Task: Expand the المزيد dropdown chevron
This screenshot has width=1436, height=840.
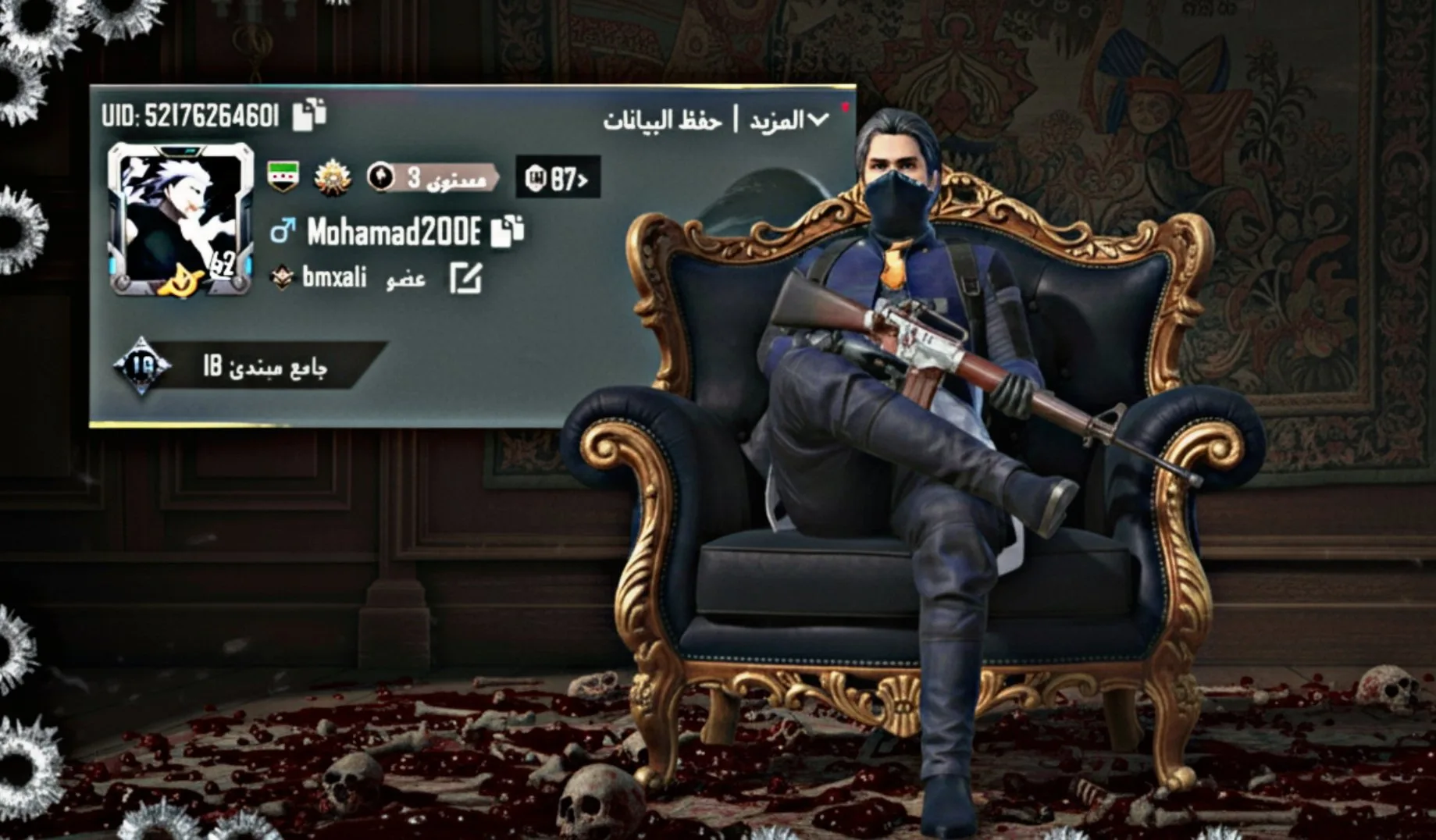Action: pos(817,119)
